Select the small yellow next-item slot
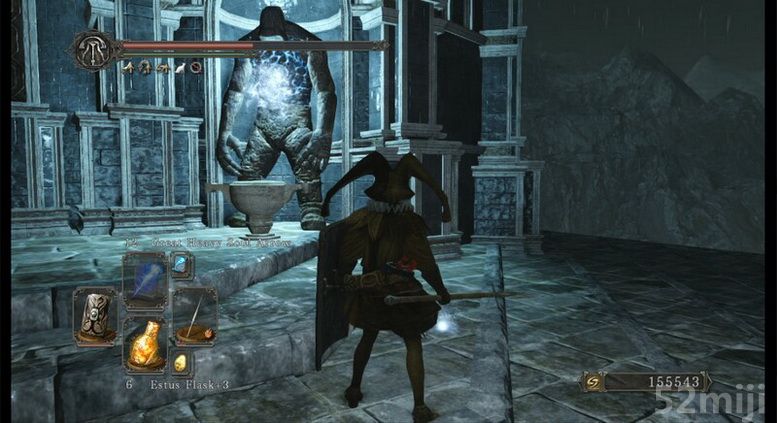Image resolution: width=777 pixels, height=423 pixels. (x=181, y=363)
